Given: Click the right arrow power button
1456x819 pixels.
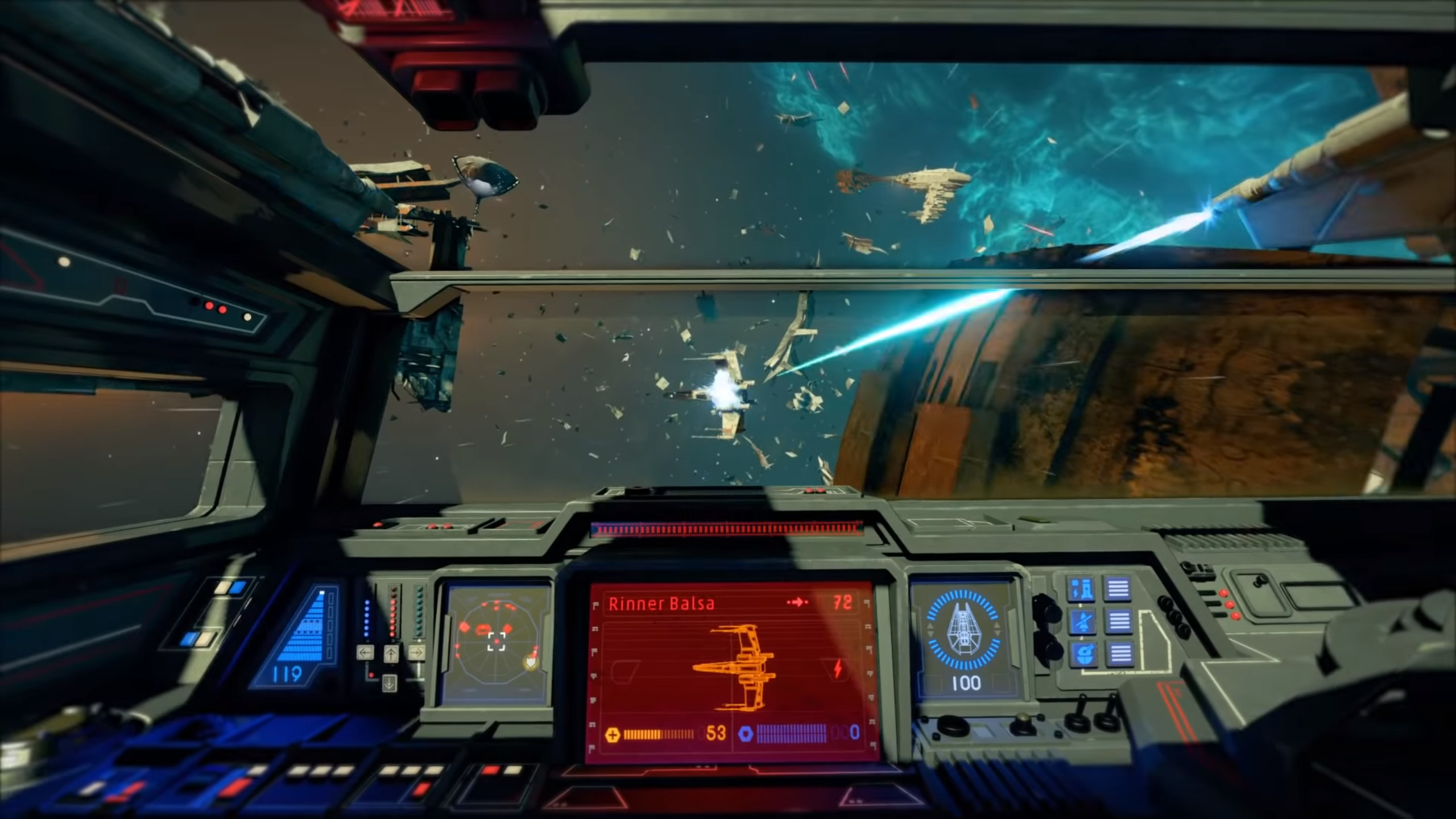Looking at the screenshot, I should click(x=416, y=652).
